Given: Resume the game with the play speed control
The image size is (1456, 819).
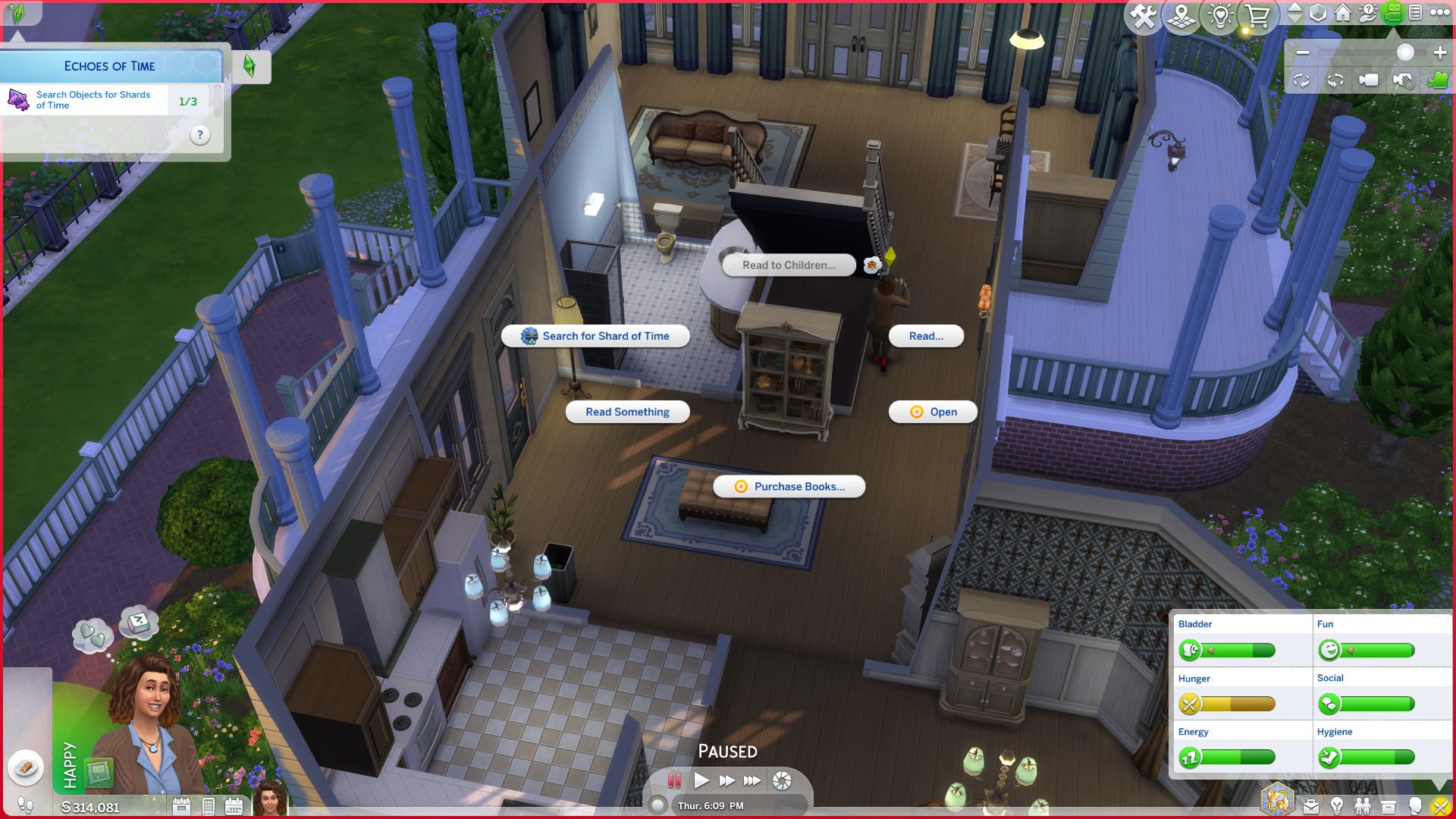Looking at the screenshot, I should click(x=701, y=781).
